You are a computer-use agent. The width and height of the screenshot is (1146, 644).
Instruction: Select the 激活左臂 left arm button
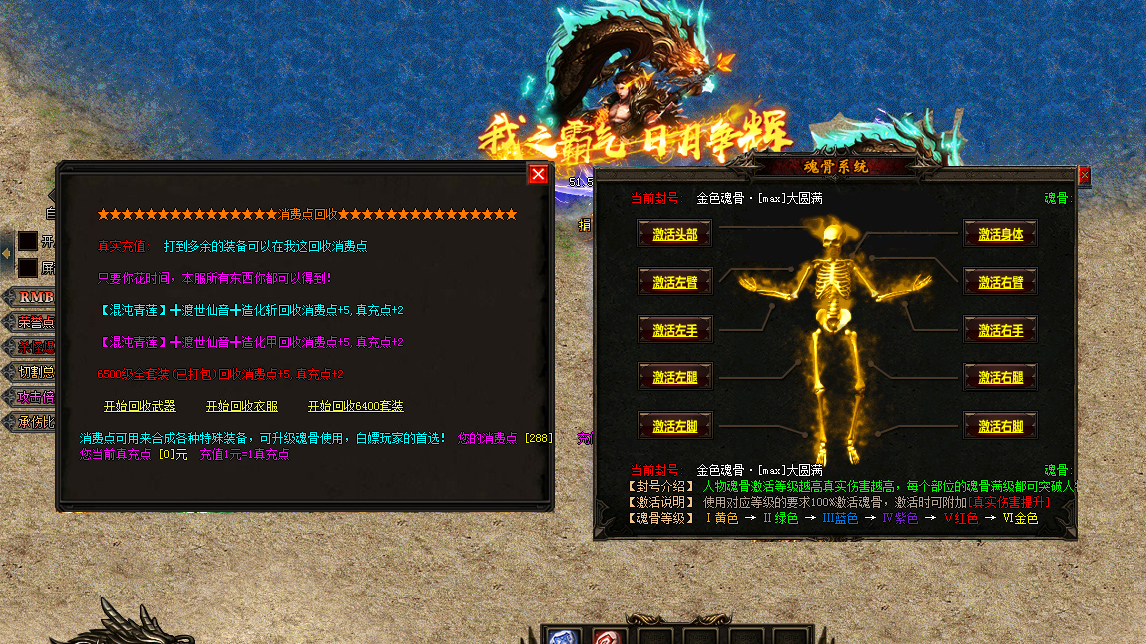[675, 282]
